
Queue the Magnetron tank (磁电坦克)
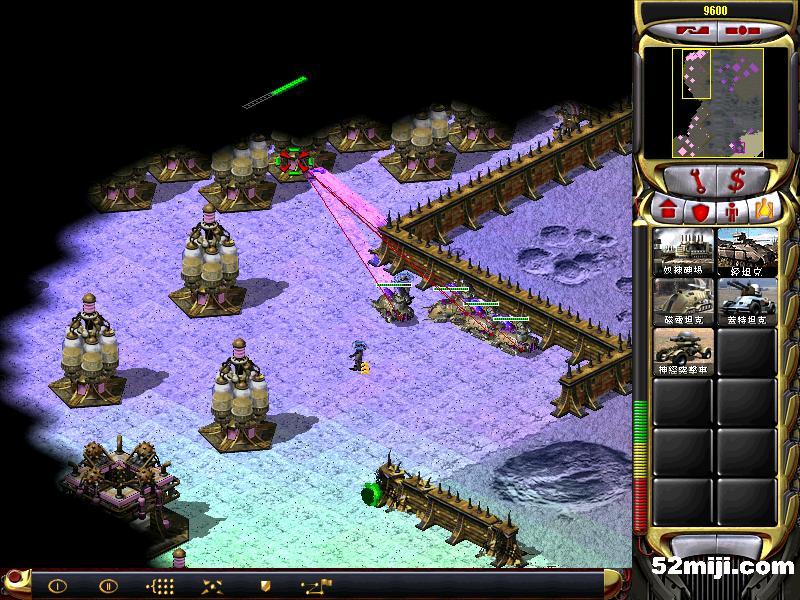point(684,300)
